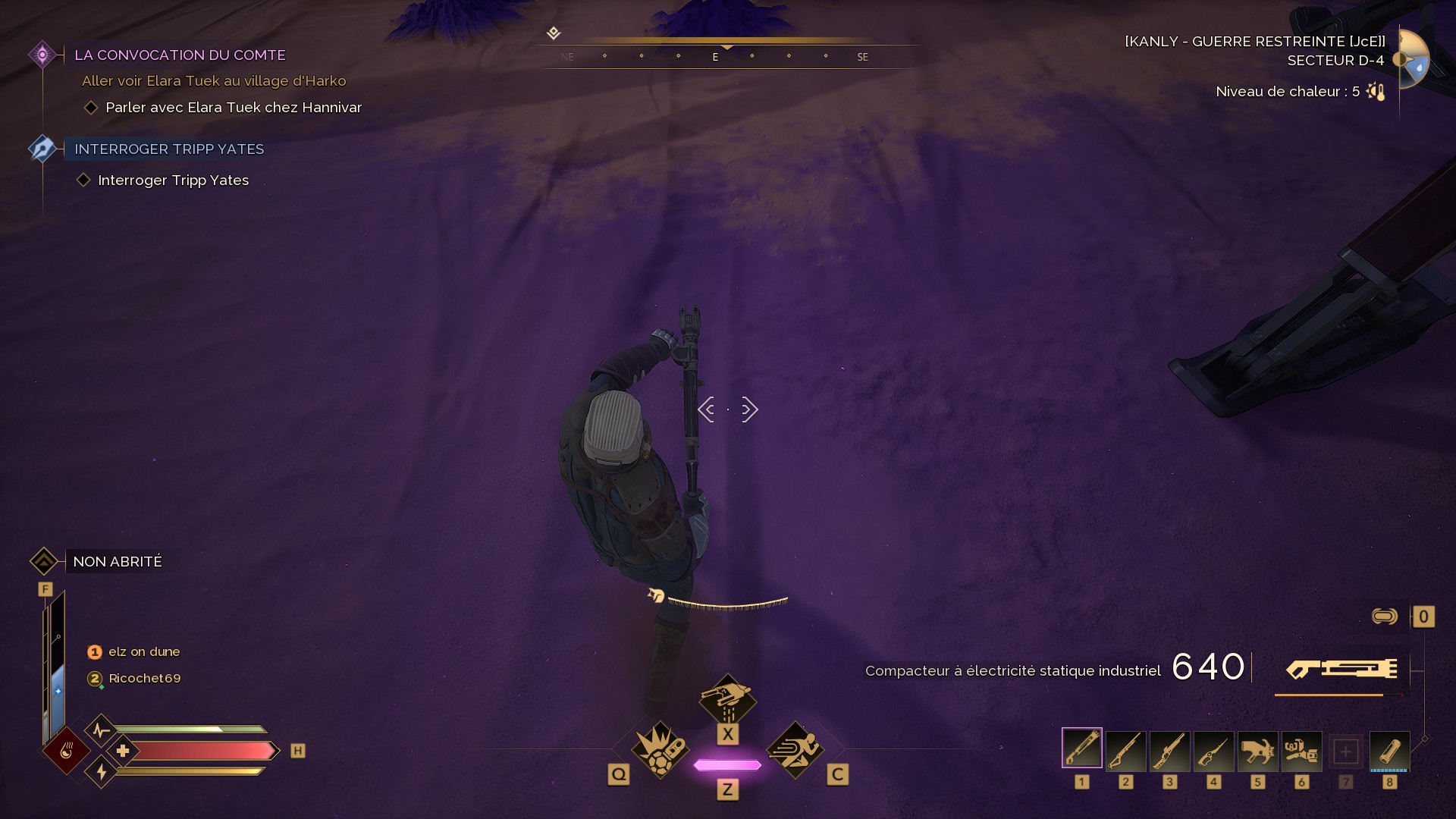The width and height of the screenshot is (1456, 819).
Task: Click the dark red hydration droplet diamond
Action: [67, 751]
